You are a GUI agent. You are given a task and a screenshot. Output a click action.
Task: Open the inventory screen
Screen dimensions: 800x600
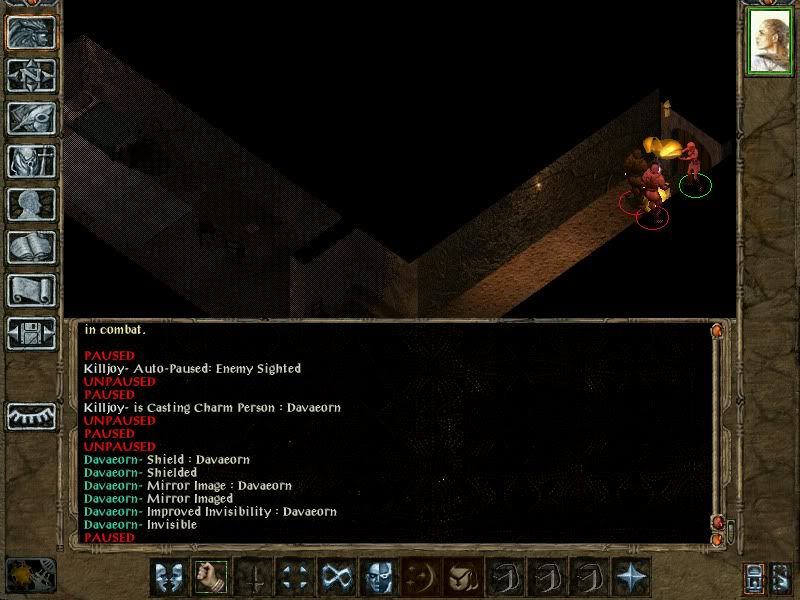click(31, 161)
